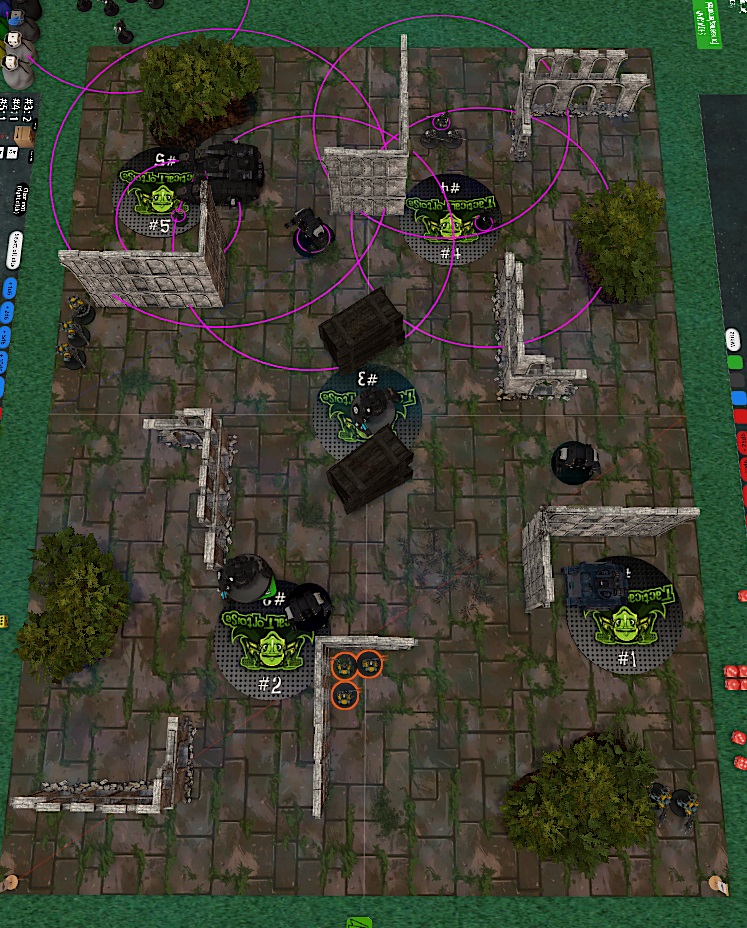Click the white pill button on right panel
The image size is (747, 928).
734,339
